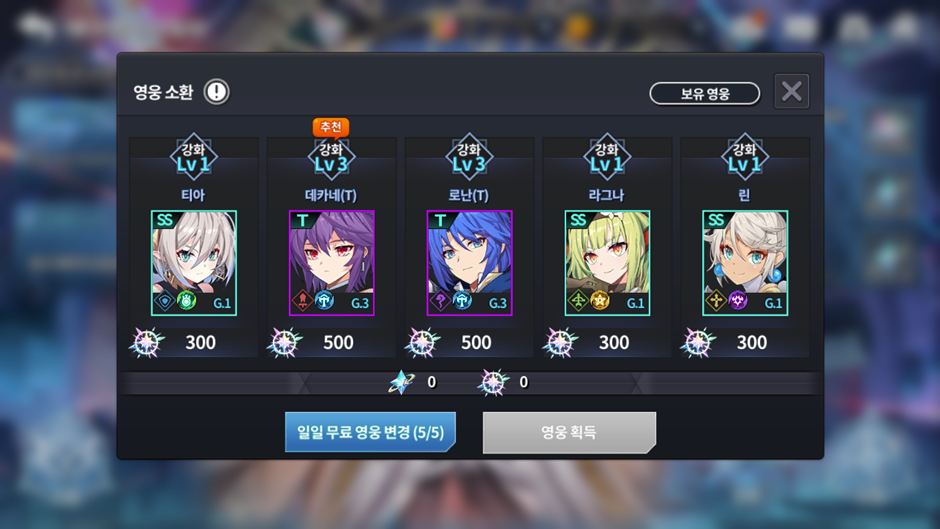
Task: Close the hero summon dialog
Action: tap(791, 92)
